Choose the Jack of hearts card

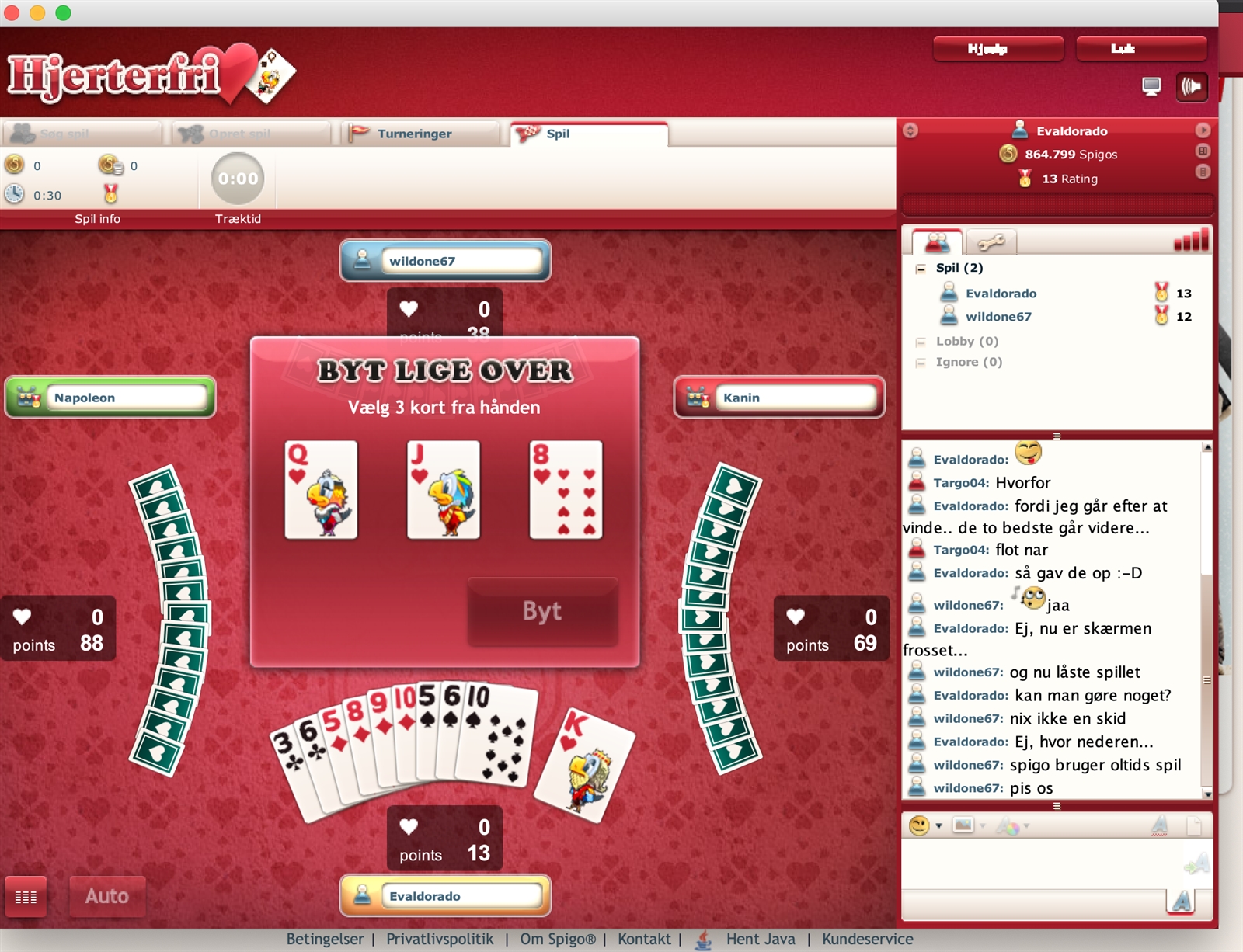pos(444,490)
